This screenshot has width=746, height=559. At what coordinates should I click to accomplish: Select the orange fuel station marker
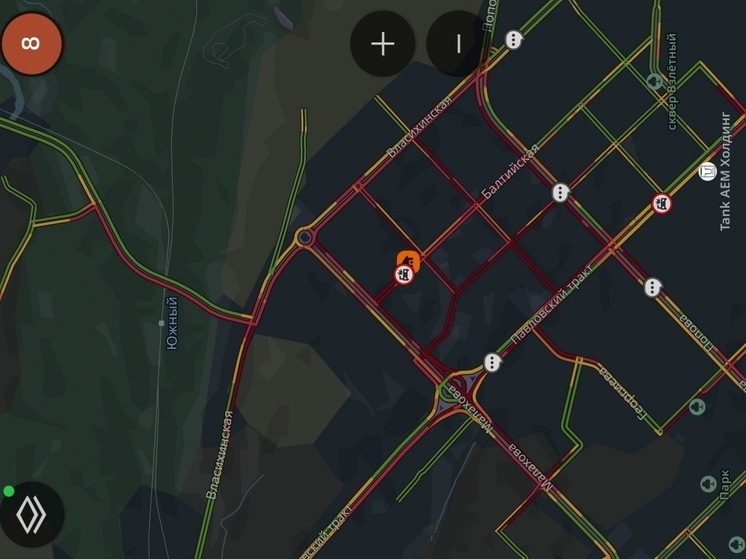pos(408,261)
